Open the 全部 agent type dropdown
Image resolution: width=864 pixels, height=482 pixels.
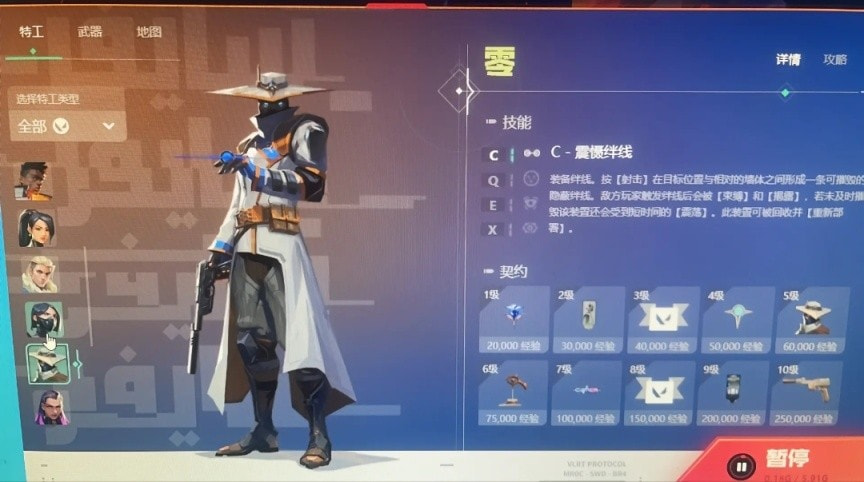(66, 126)
